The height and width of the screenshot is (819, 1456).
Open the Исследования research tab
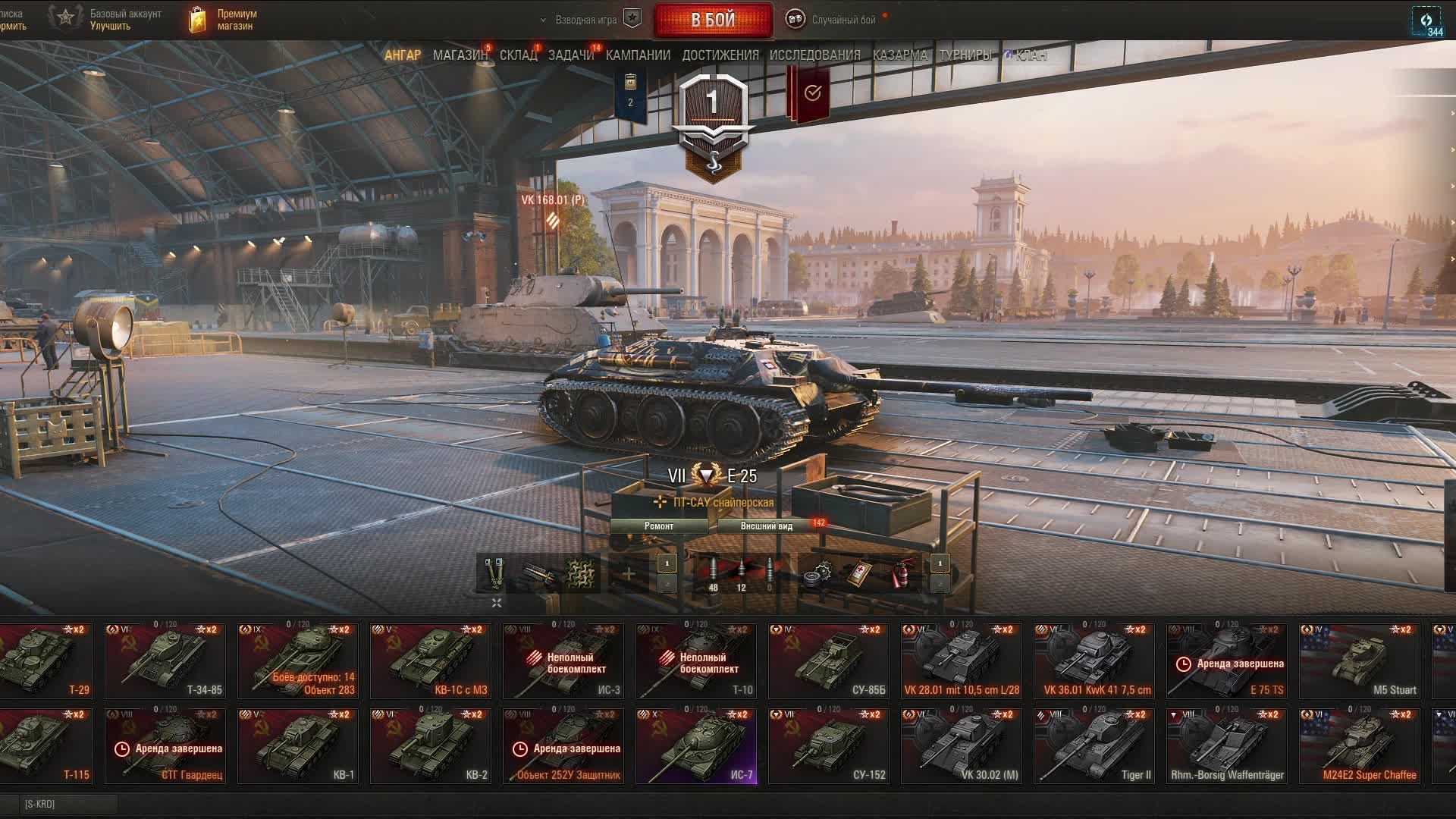coord(814,55)
